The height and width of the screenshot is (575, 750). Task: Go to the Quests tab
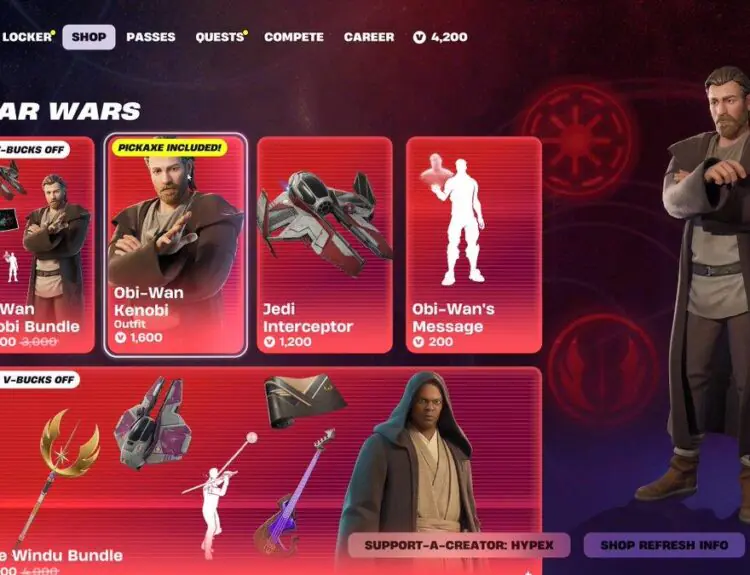[x=220, y=37]
